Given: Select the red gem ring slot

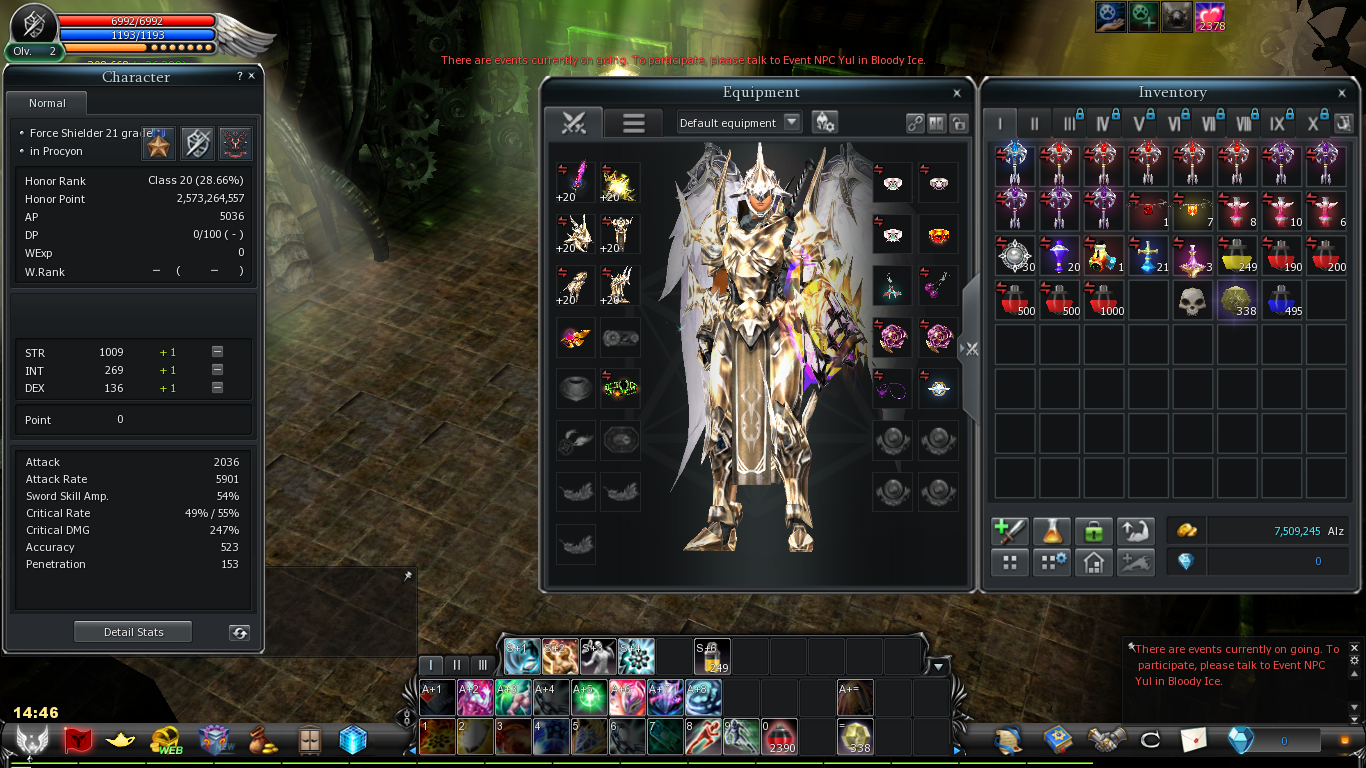Looking at the screenshot, I should pos(937,235).
